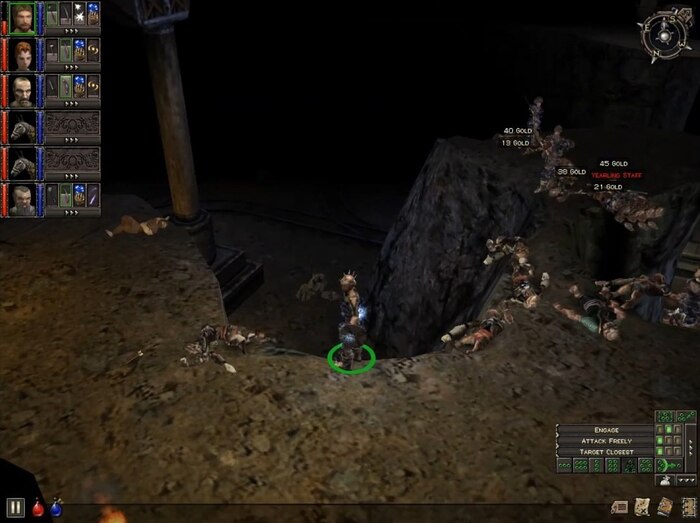The height and width of the screenshot is (523, 700).
Task: Click the Engage movement order label
Action: [606, 430]
